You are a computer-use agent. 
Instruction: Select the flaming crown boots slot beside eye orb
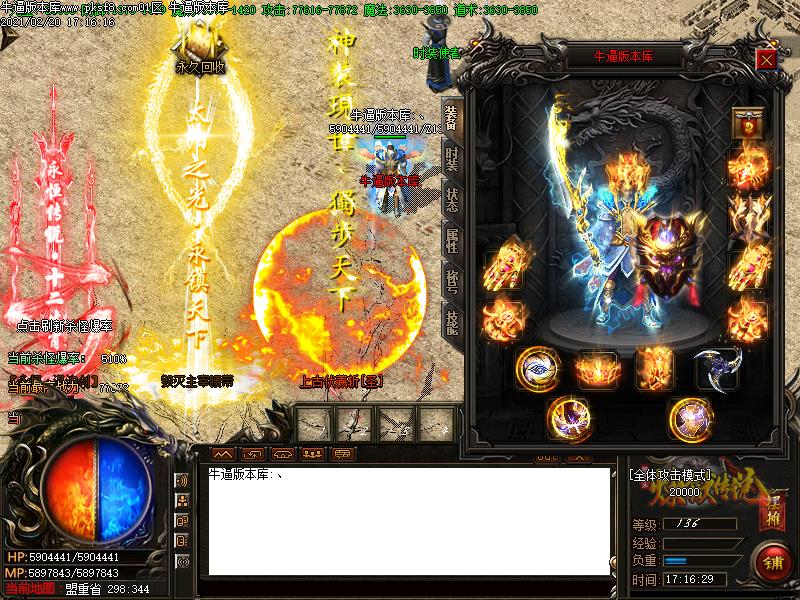597,368
